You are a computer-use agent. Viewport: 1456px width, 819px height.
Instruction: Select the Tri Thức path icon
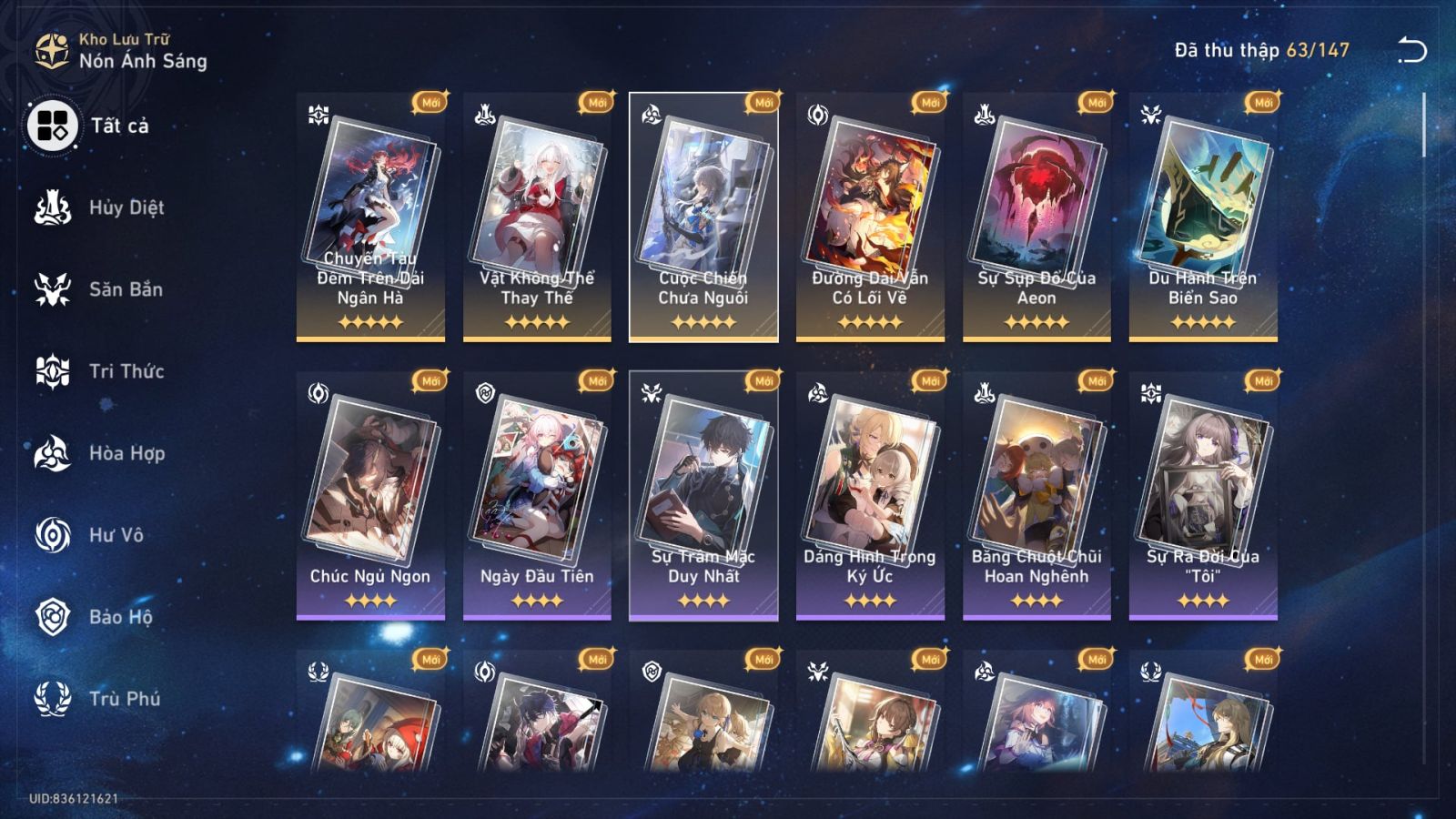click(52, 371)
